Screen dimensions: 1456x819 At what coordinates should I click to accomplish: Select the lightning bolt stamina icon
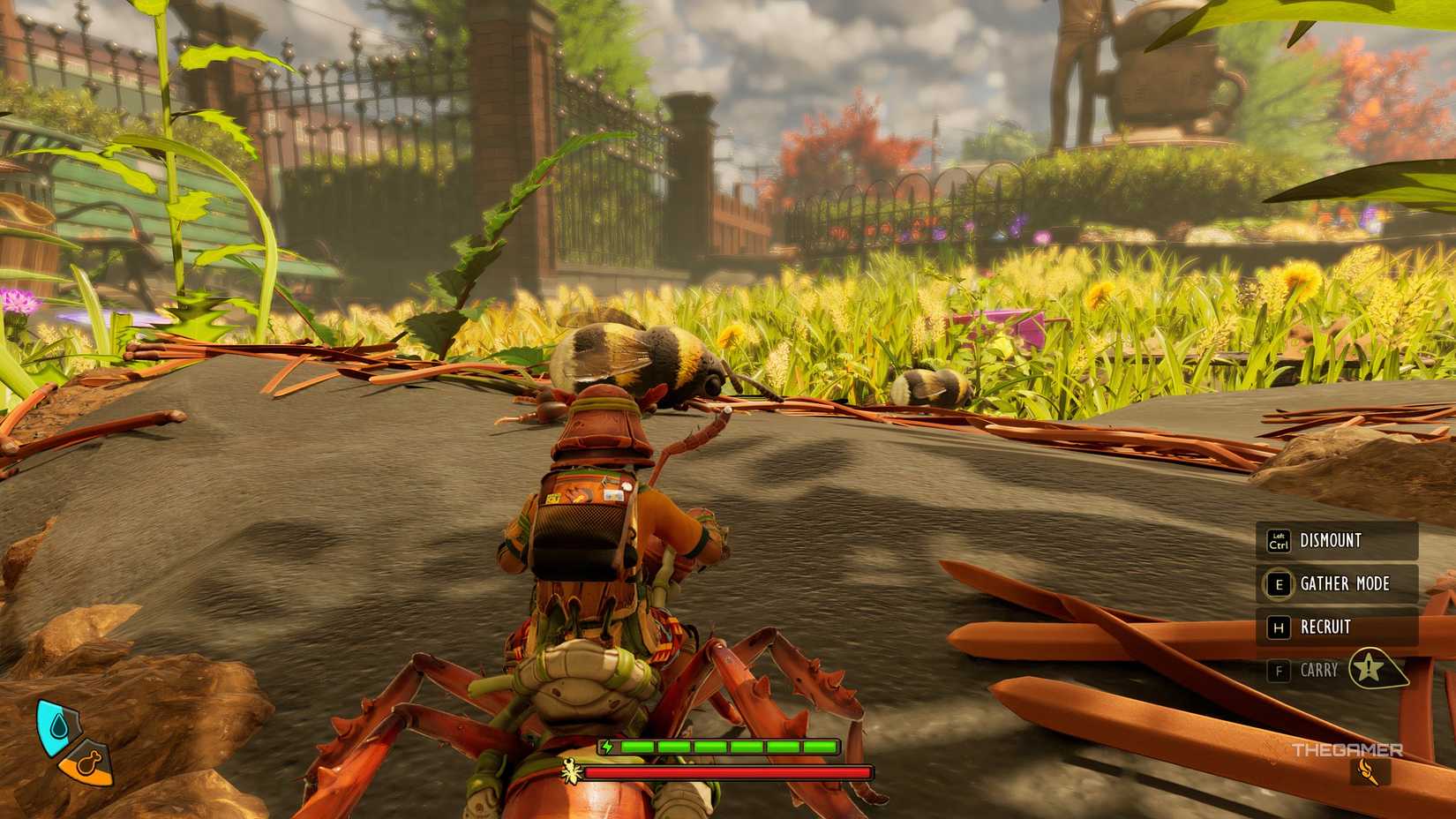coord(607,747)
